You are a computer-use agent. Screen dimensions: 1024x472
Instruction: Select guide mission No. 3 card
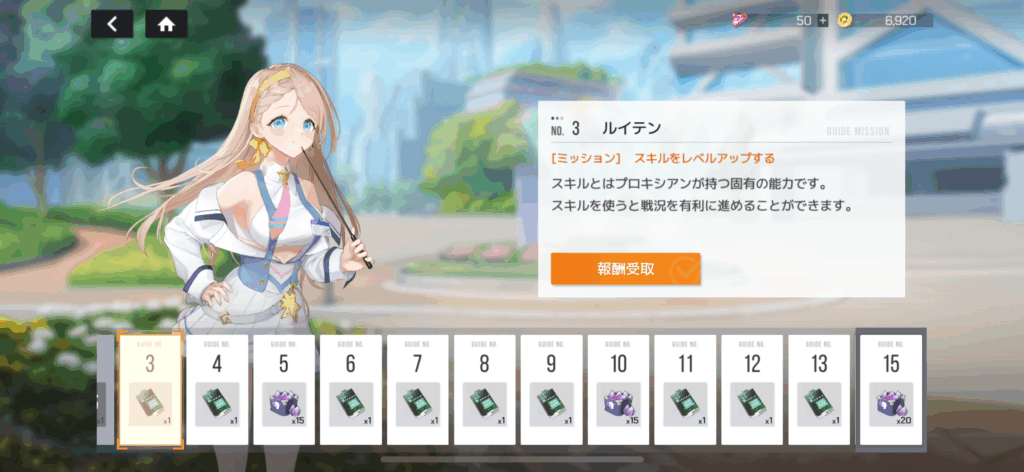150,388
